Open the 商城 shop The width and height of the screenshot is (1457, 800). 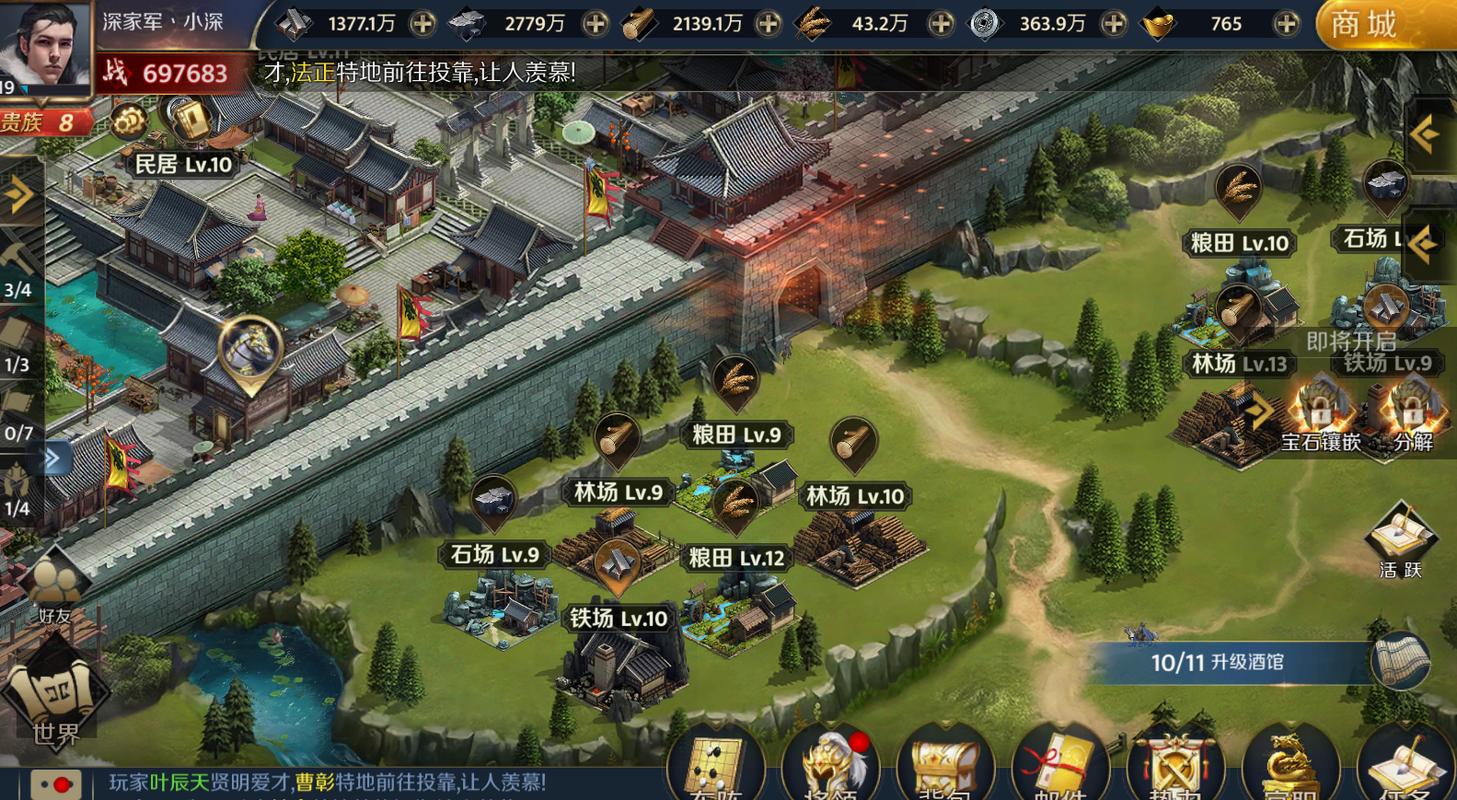(x=1385, y=24)
